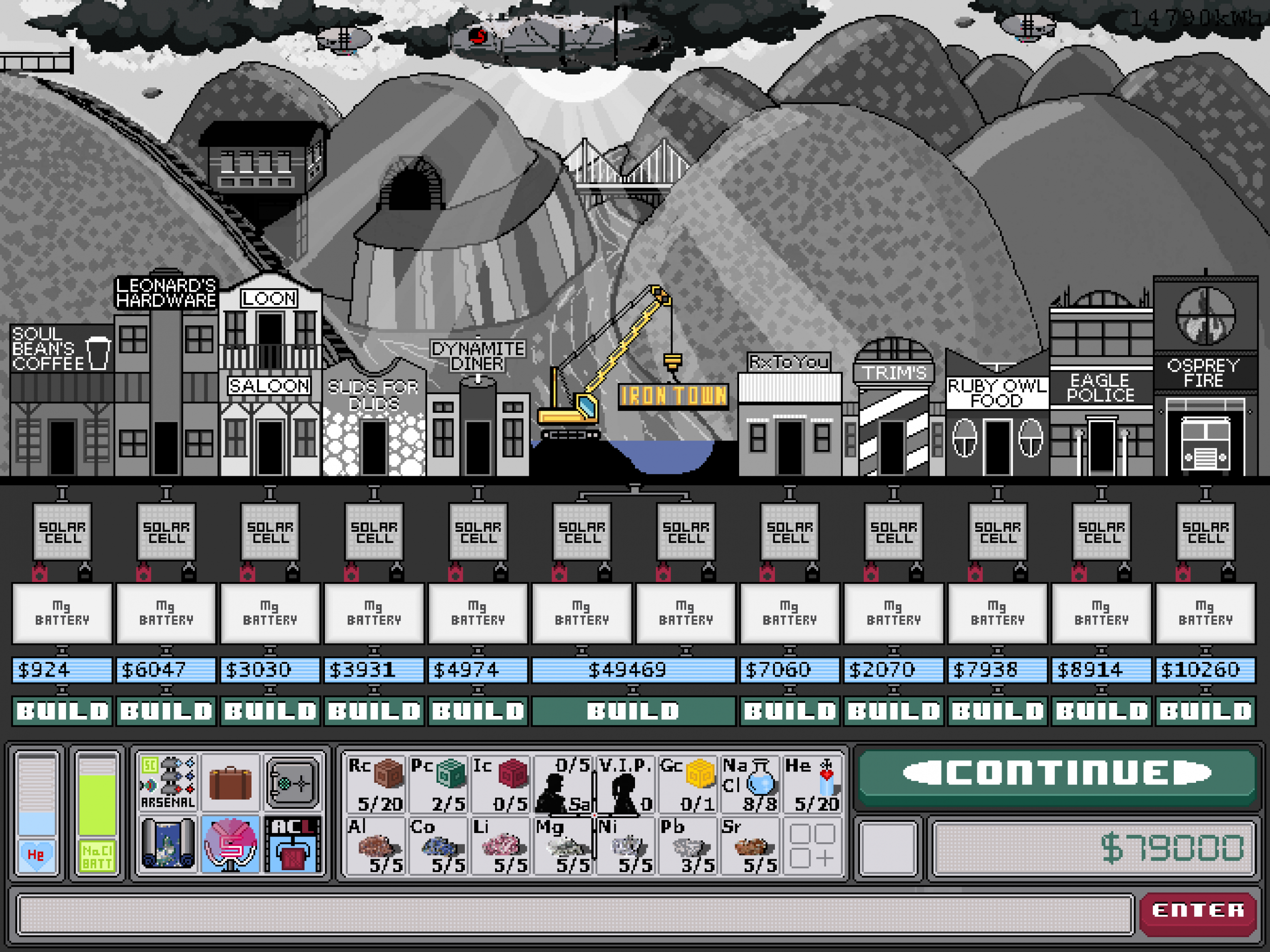This screenshot has width=1270, height=952.
Task: Build the wide $49469 Iron Town upgrade
Action: [634, 711]
